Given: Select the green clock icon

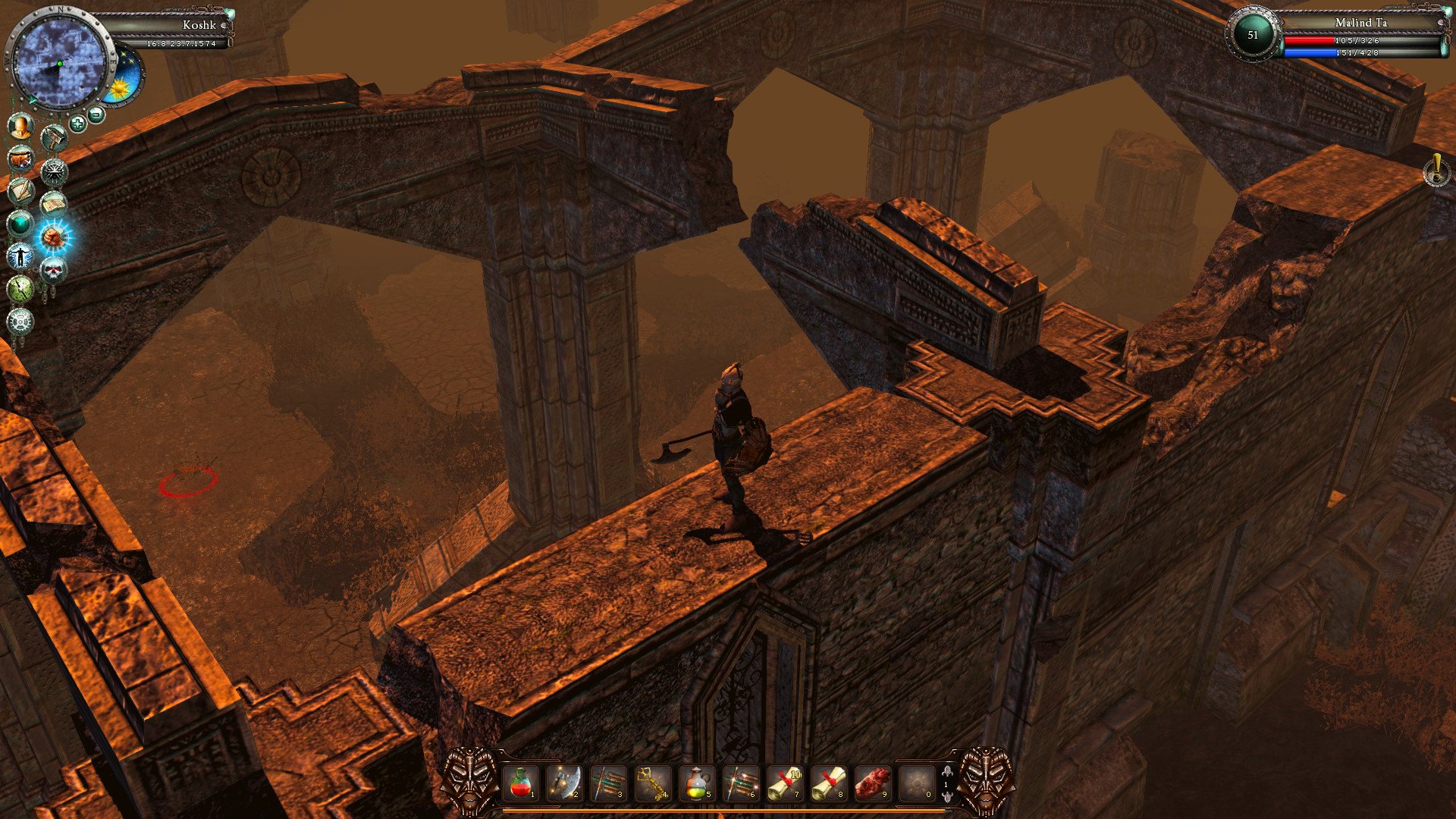Looking at the screenshot, I should tap(20, 290).
